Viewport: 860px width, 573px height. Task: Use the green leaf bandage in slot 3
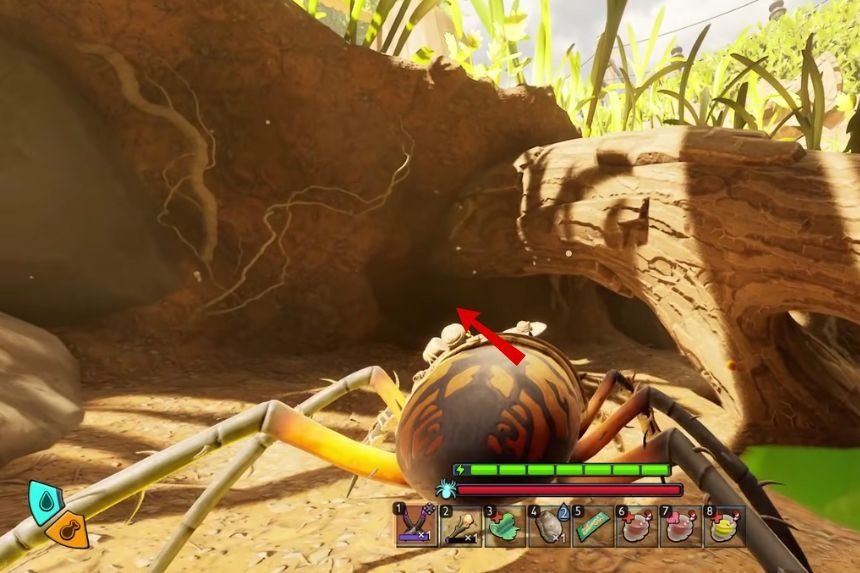(505, 525)
